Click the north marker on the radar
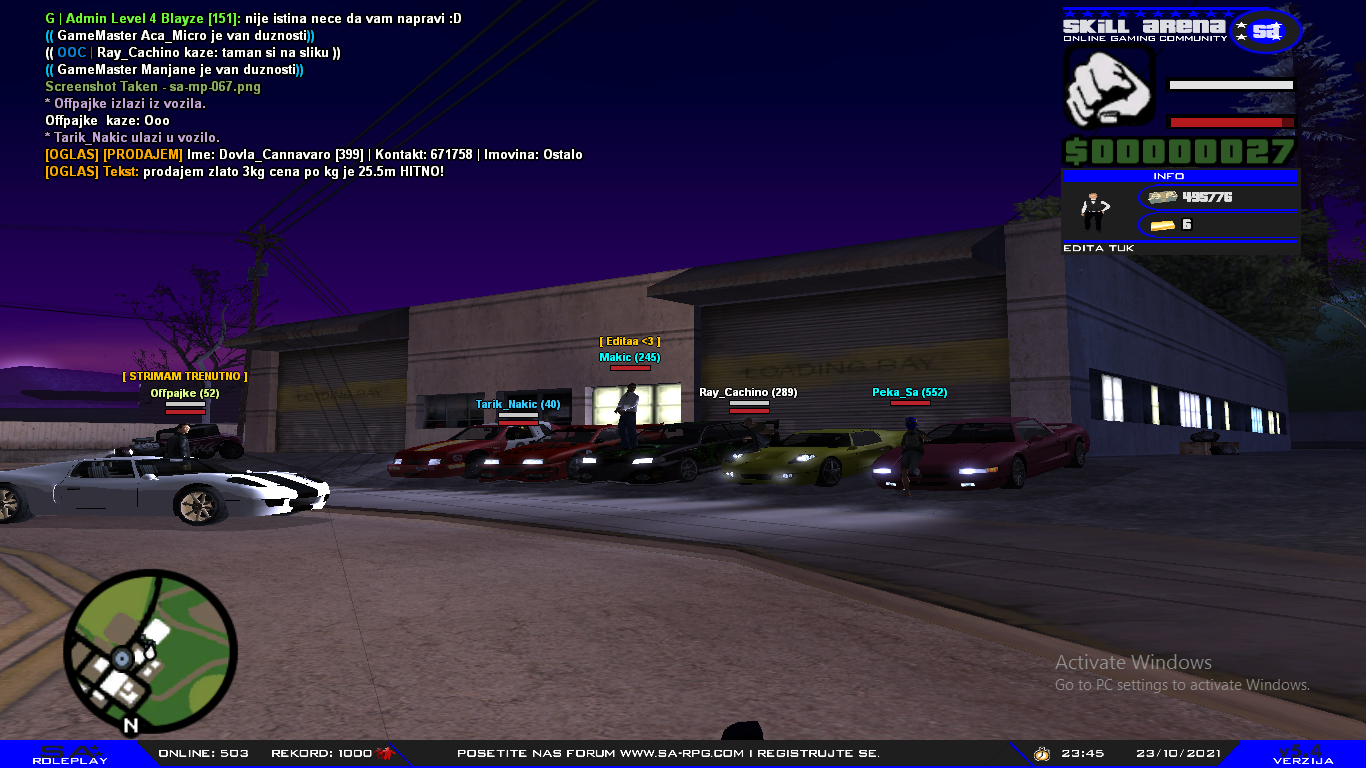The height and width of the screenshot is (768, 1366). 130,725
